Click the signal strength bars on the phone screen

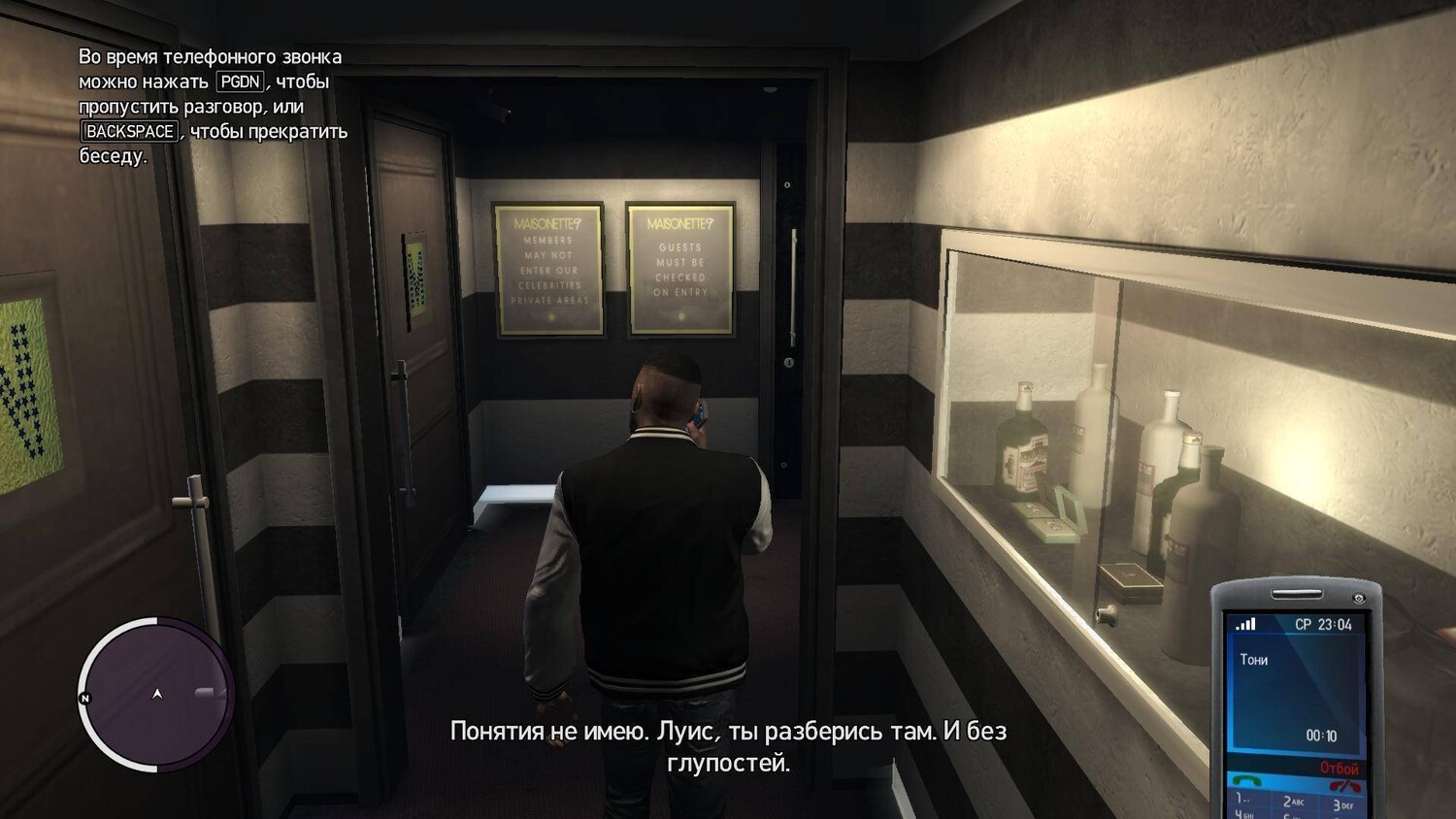click(x=1245, y=624)
